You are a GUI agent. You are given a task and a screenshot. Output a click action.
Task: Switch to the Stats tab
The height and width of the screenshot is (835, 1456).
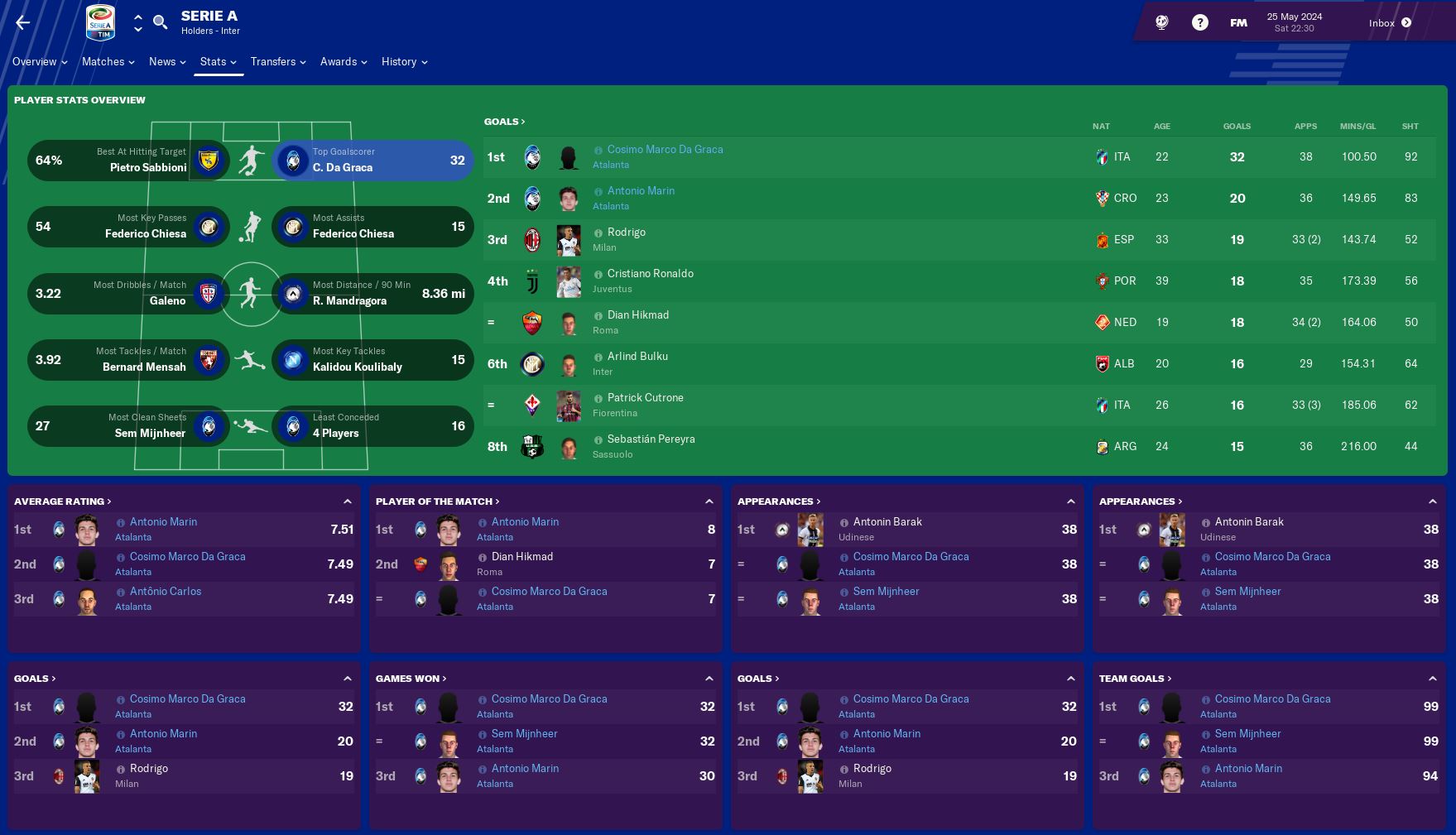[213, 61]
